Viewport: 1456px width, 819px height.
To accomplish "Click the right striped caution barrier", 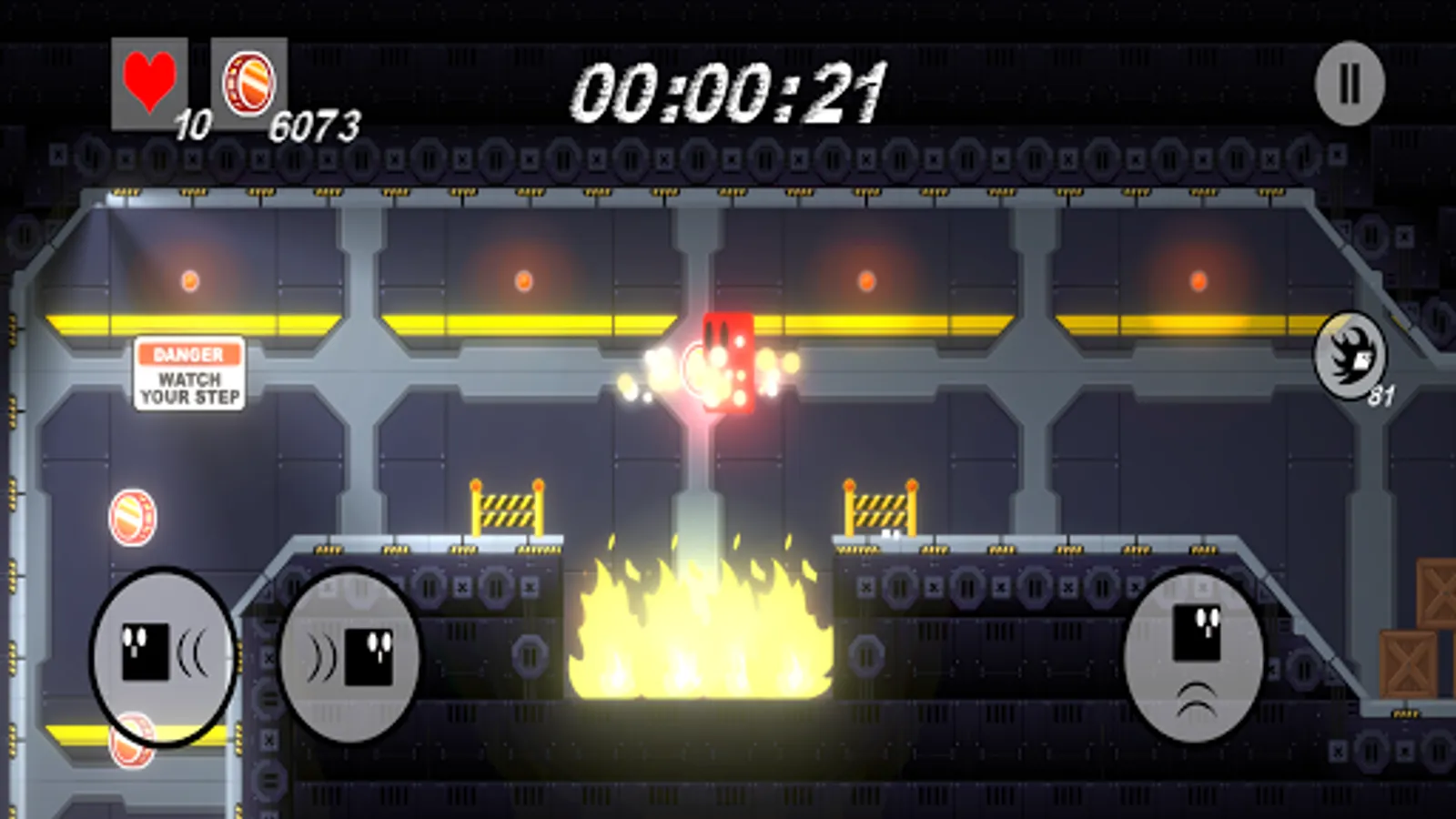I will 878,508.
